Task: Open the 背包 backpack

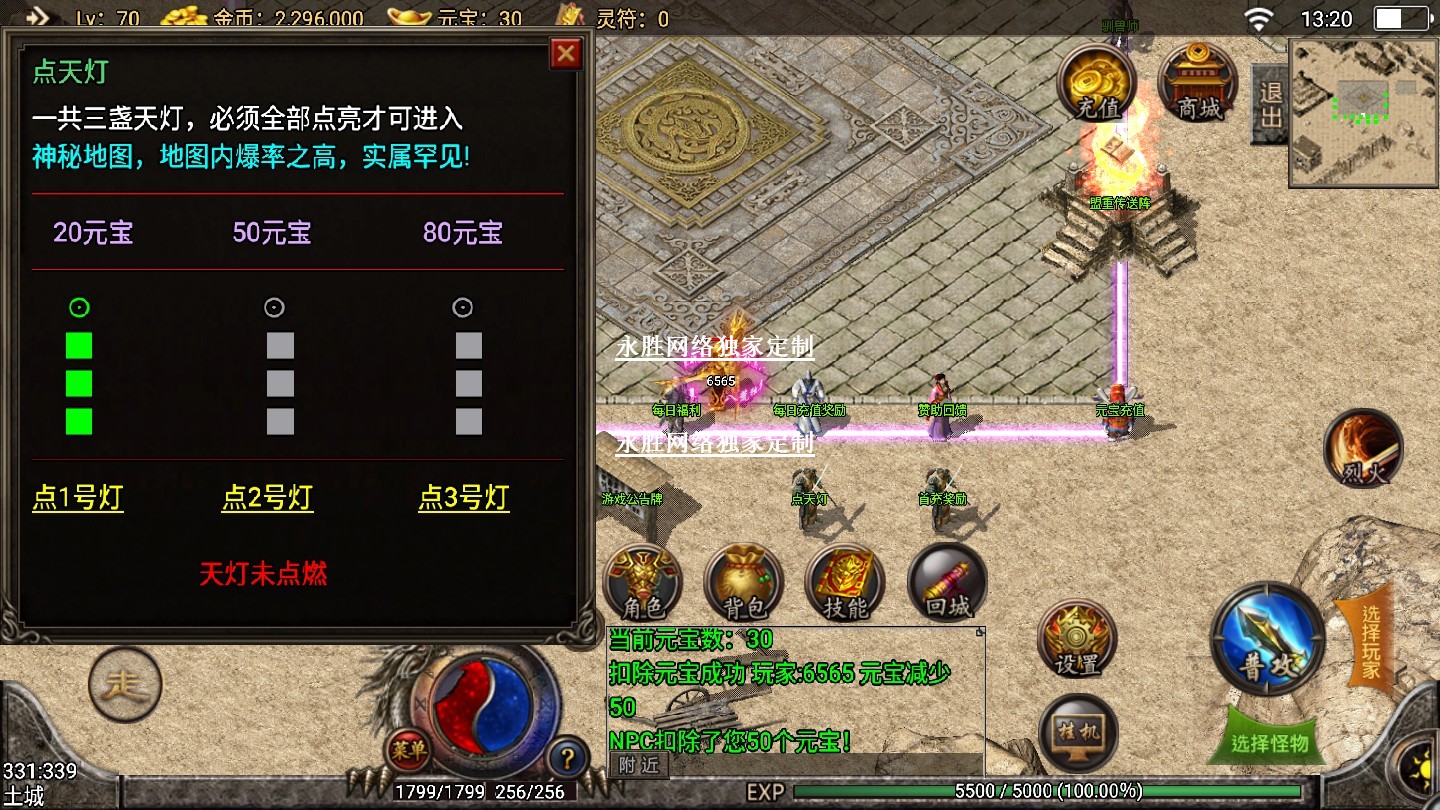Action: point(743,582)
